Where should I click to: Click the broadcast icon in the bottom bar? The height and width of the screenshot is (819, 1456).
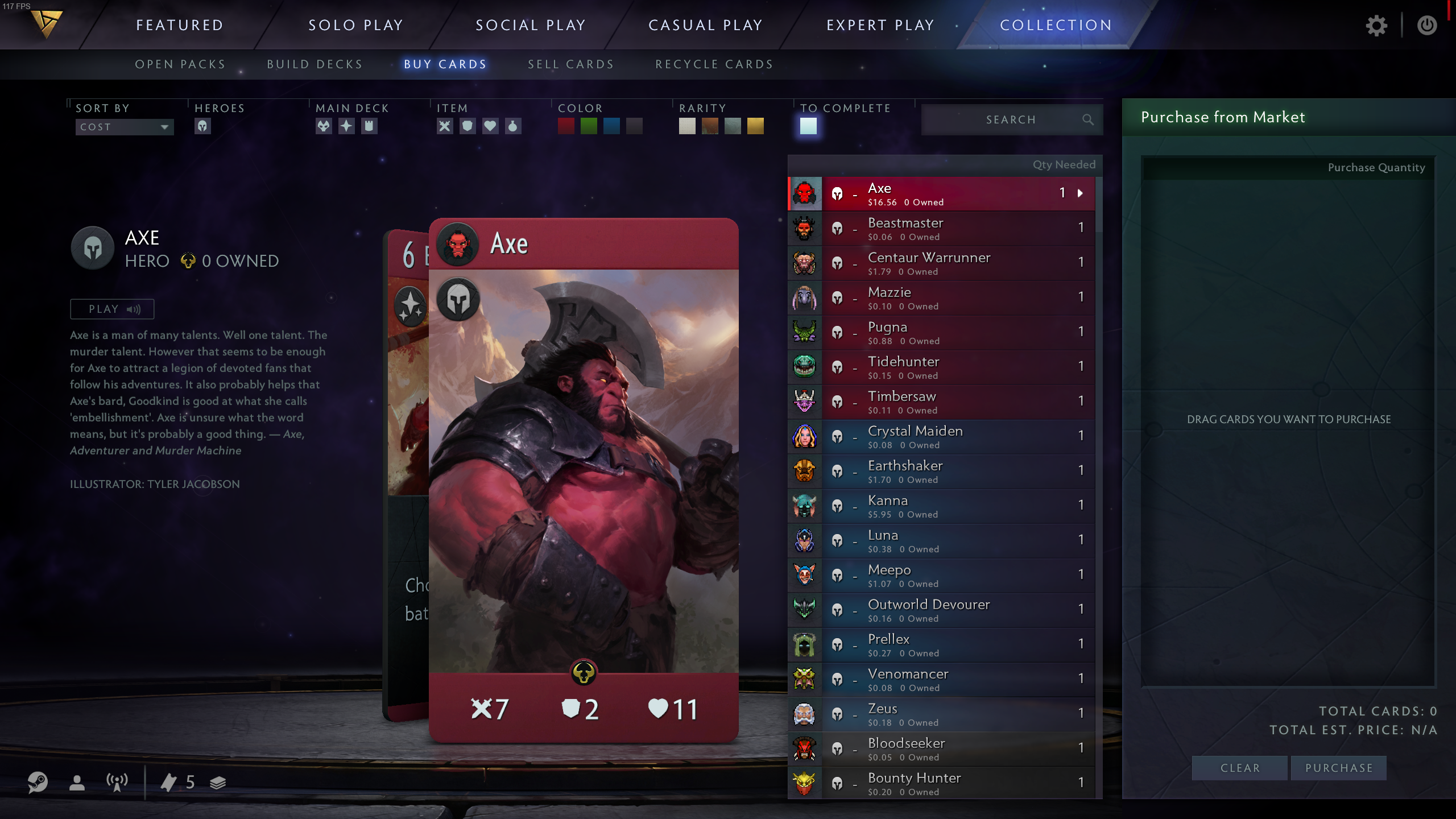117,783
